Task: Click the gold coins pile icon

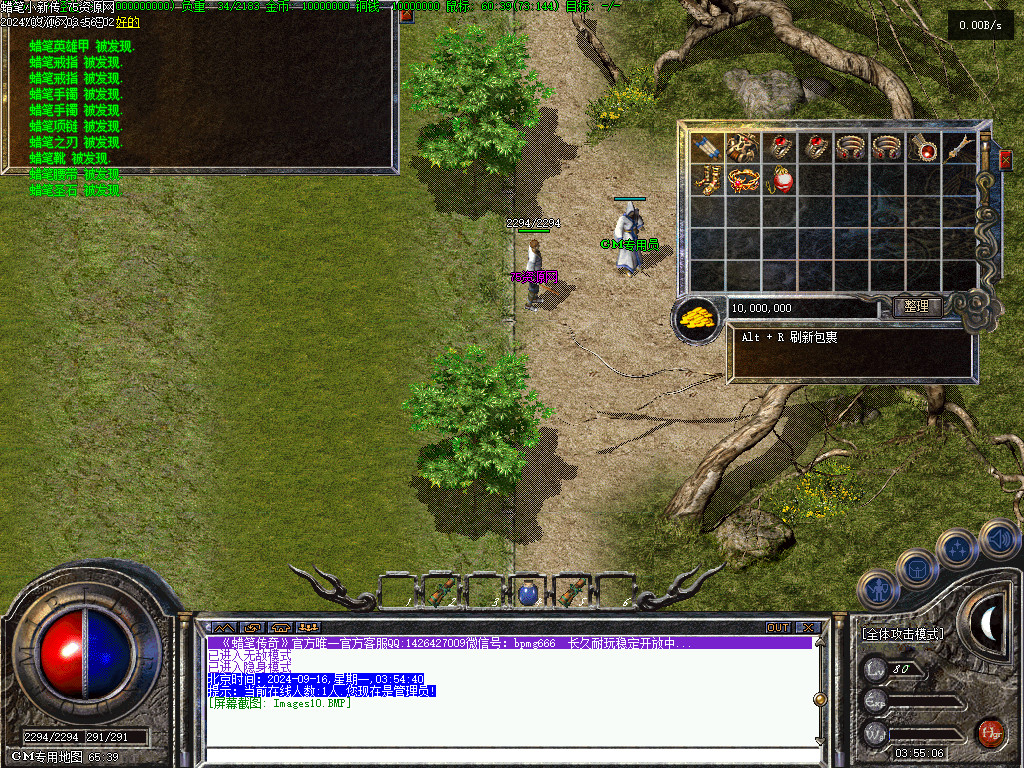Action: [x=697, y=316]
